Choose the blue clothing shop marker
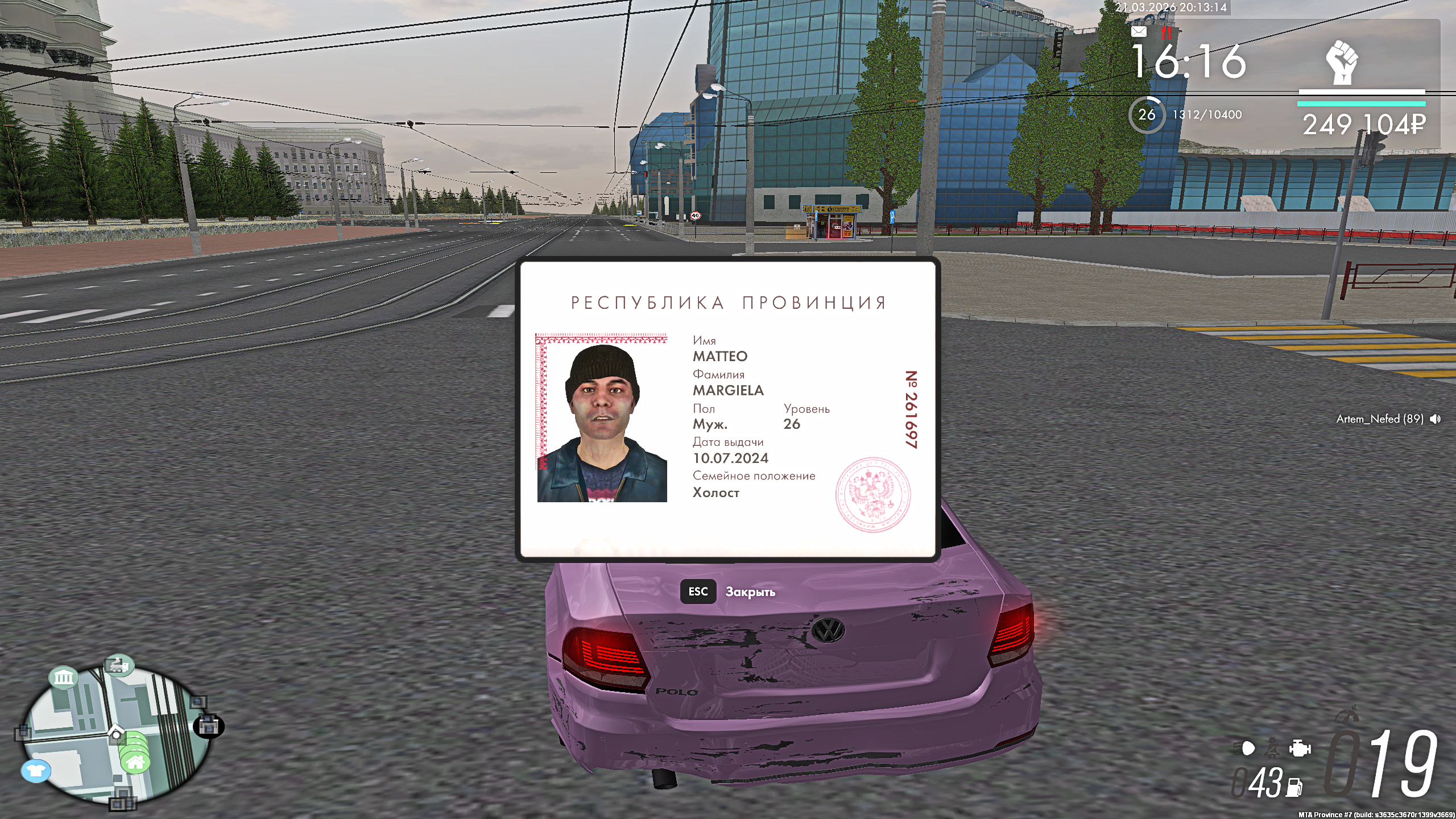This screenshot has width=1456, height=819. [36, 771]
